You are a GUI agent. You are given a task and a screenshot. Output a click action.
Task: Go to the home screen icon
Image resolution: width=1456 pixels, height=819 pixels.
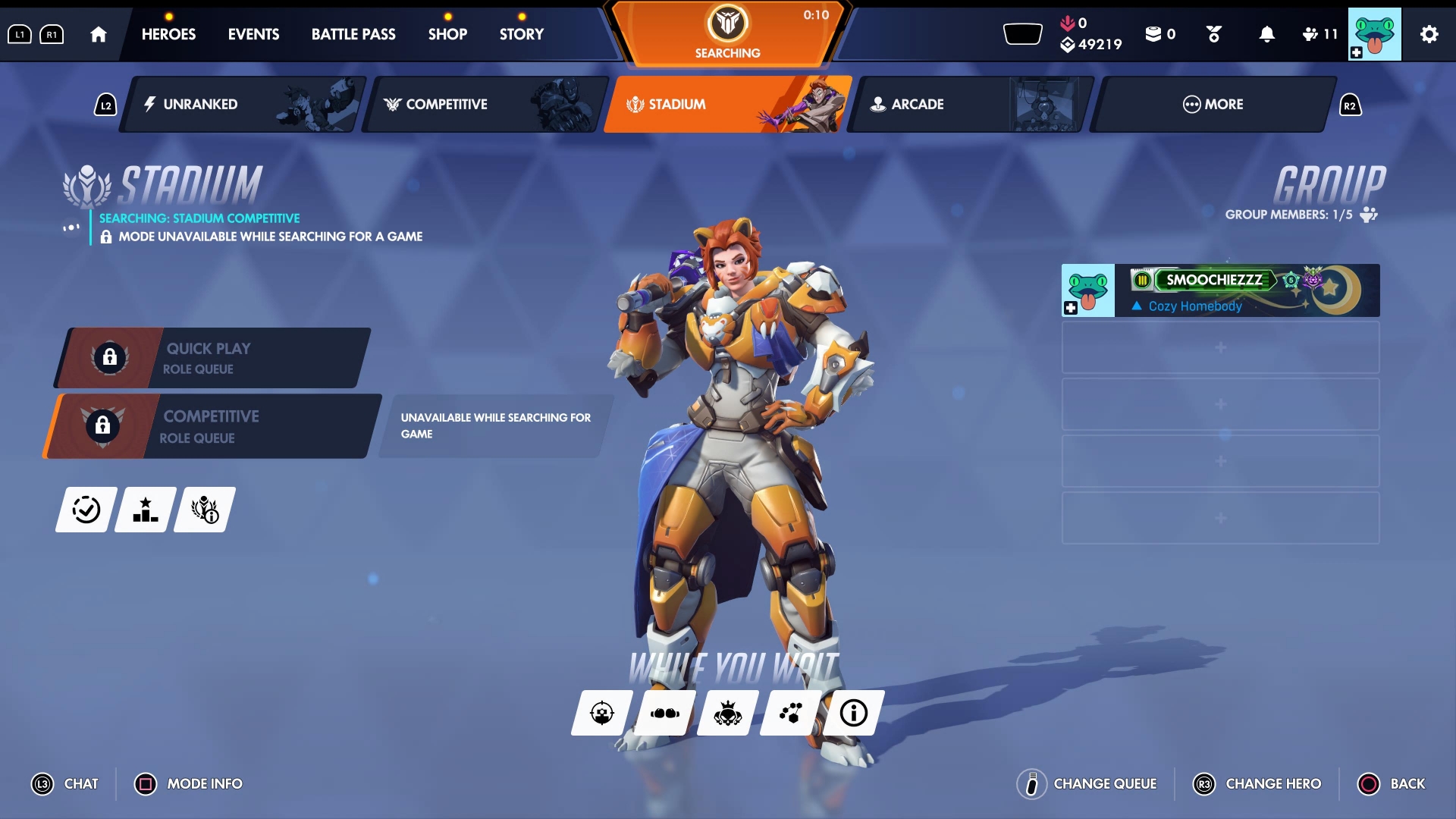coord(98,34)
